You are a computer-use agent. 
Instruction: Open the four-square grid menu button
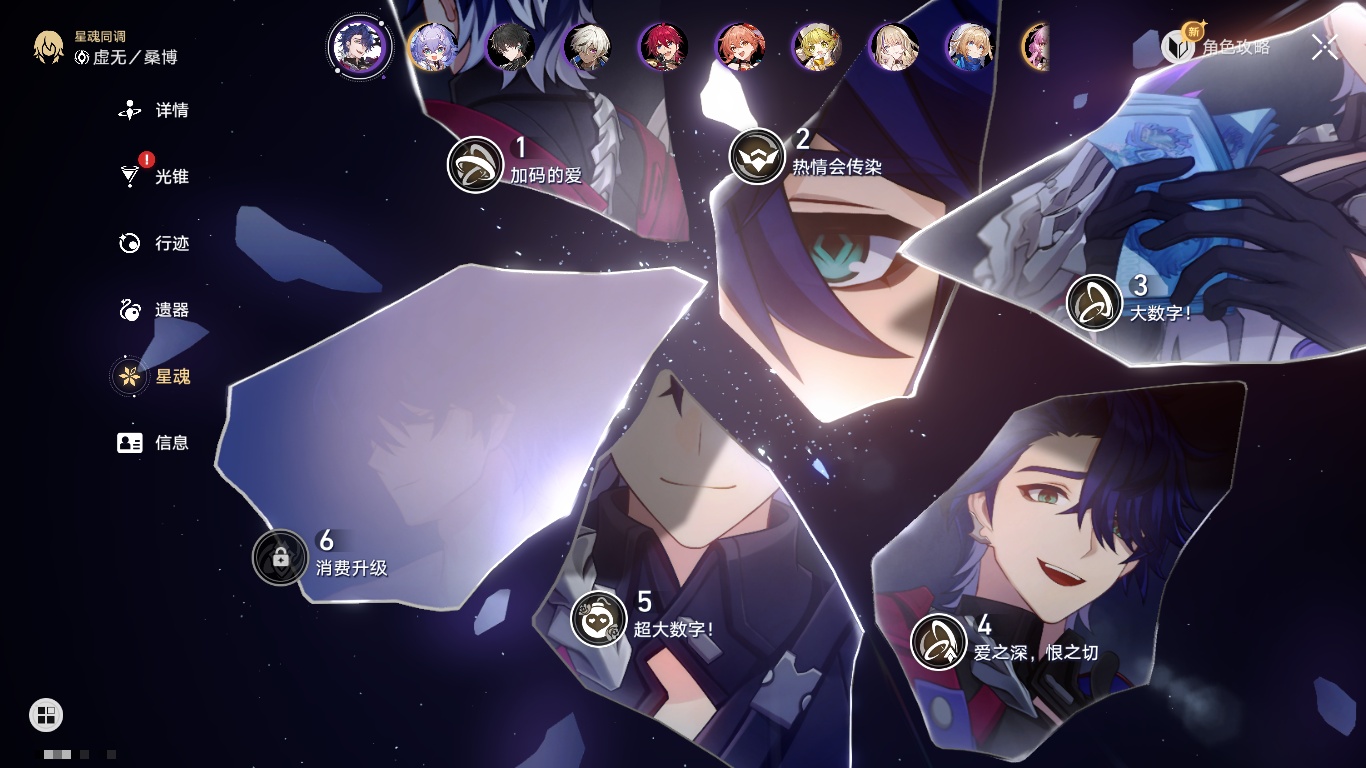coord(46,714)
